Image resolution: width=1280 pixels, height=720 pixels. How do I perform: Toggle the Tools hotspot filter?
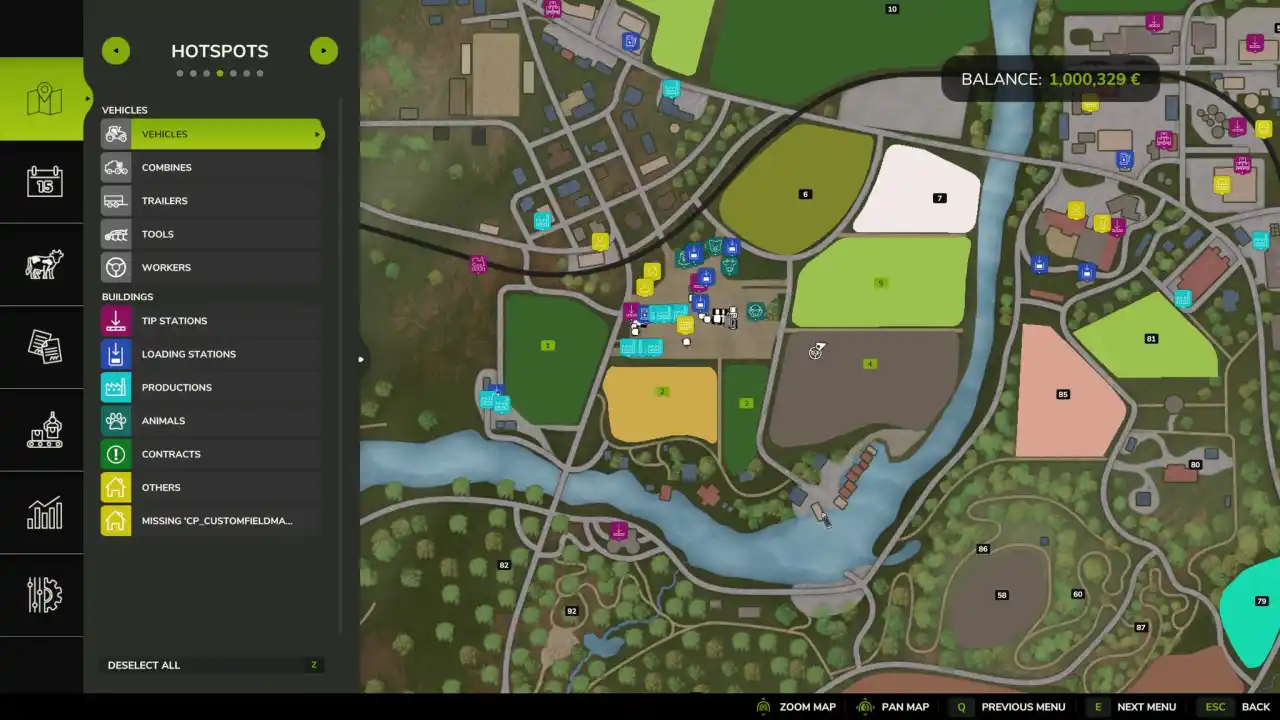[212, 234]
